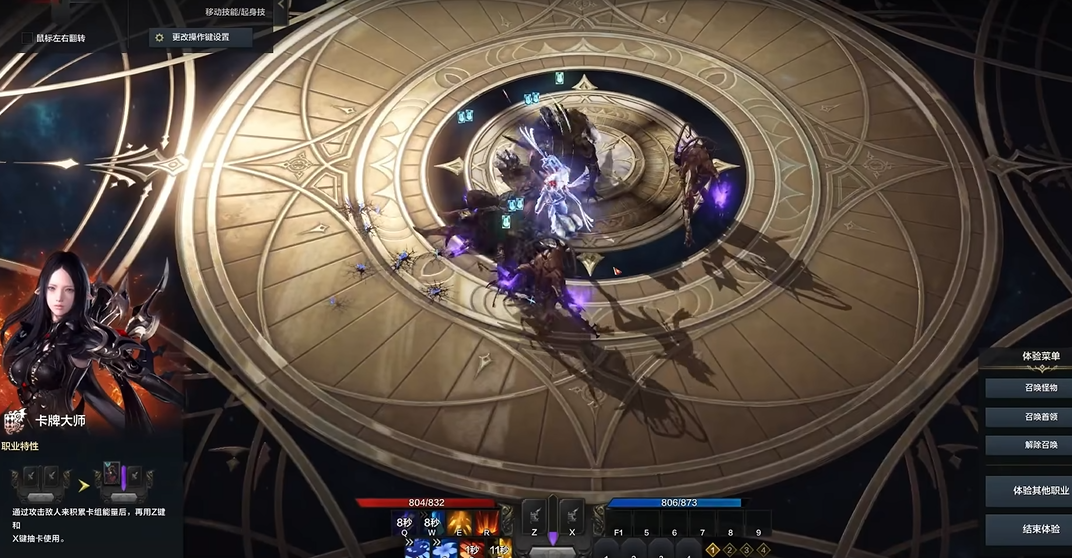Open 更改操作键设置 key settings

(200, 37)
